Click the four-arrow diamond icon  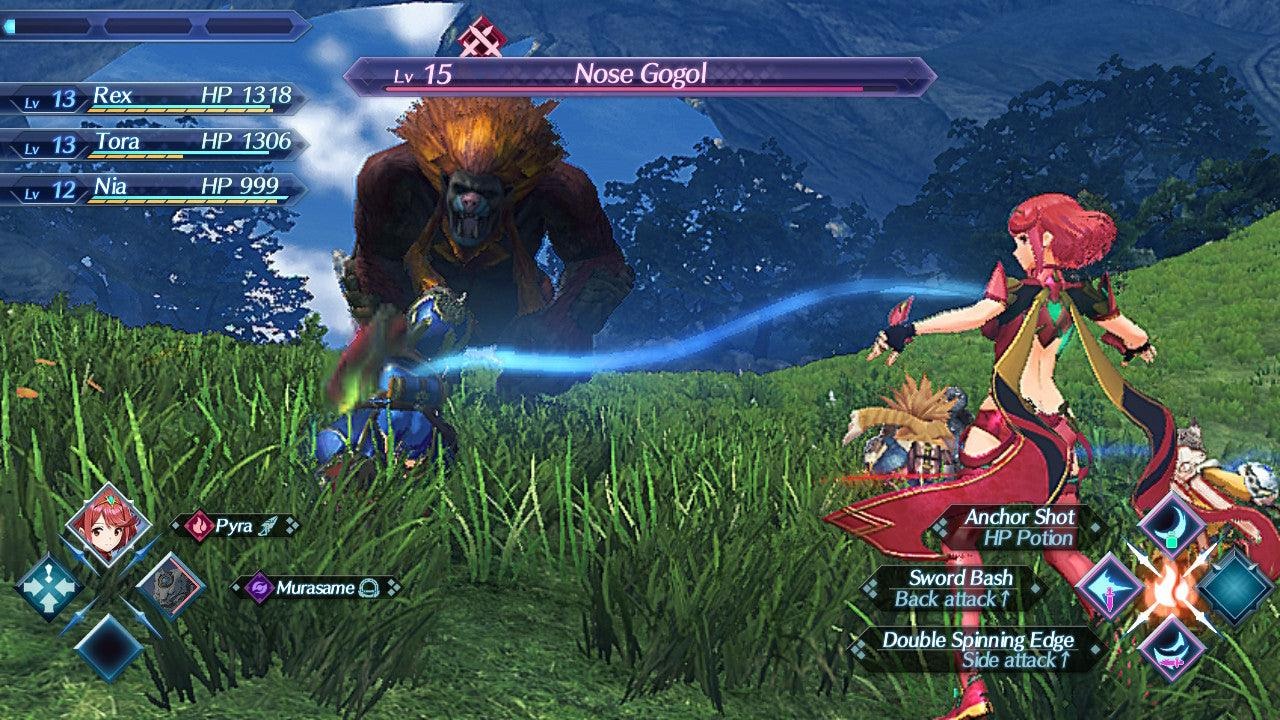tap(48, 587)
